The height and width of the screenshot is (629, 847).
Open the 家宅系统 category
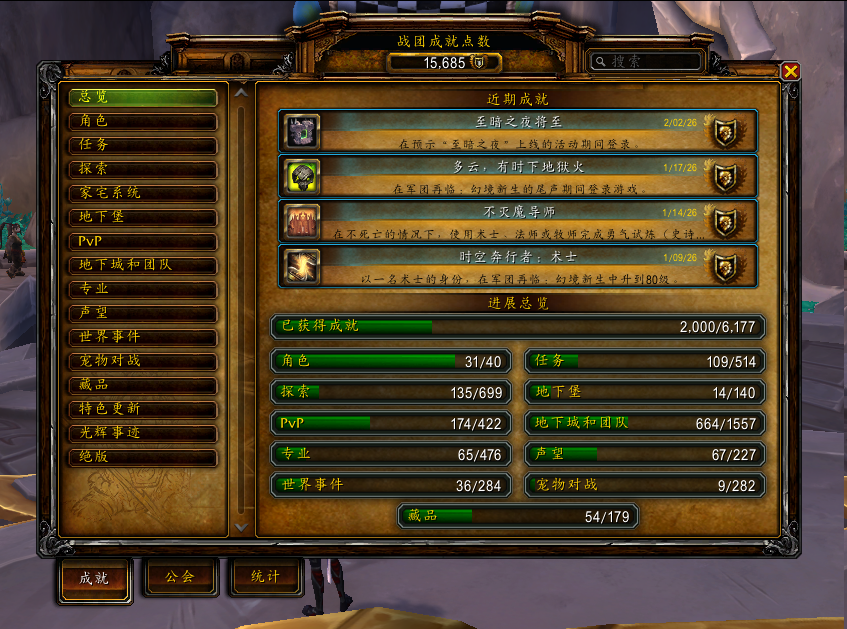143,193
